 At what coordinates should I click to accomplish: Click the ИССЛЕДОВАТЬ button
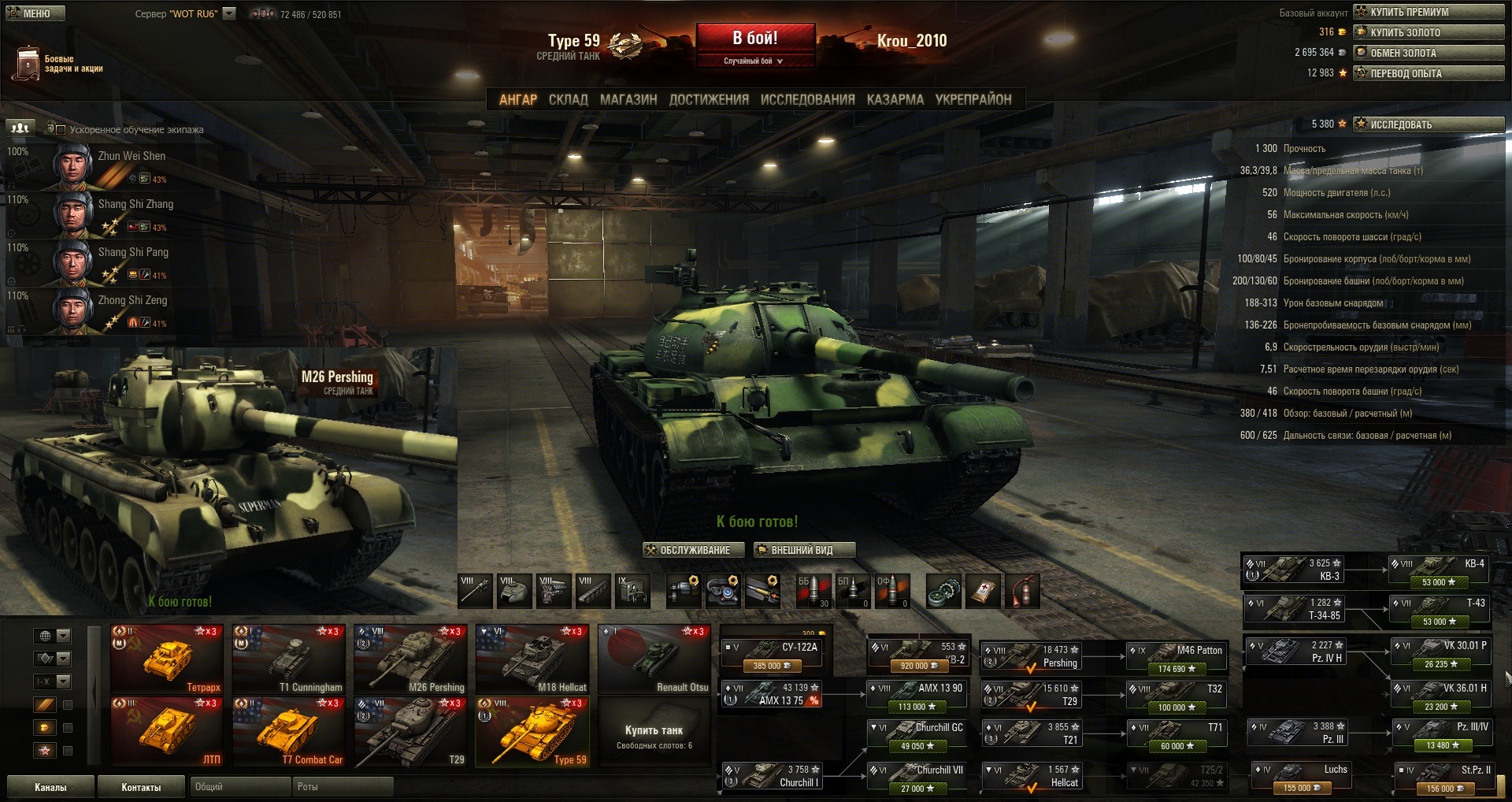coord(1428,124)
